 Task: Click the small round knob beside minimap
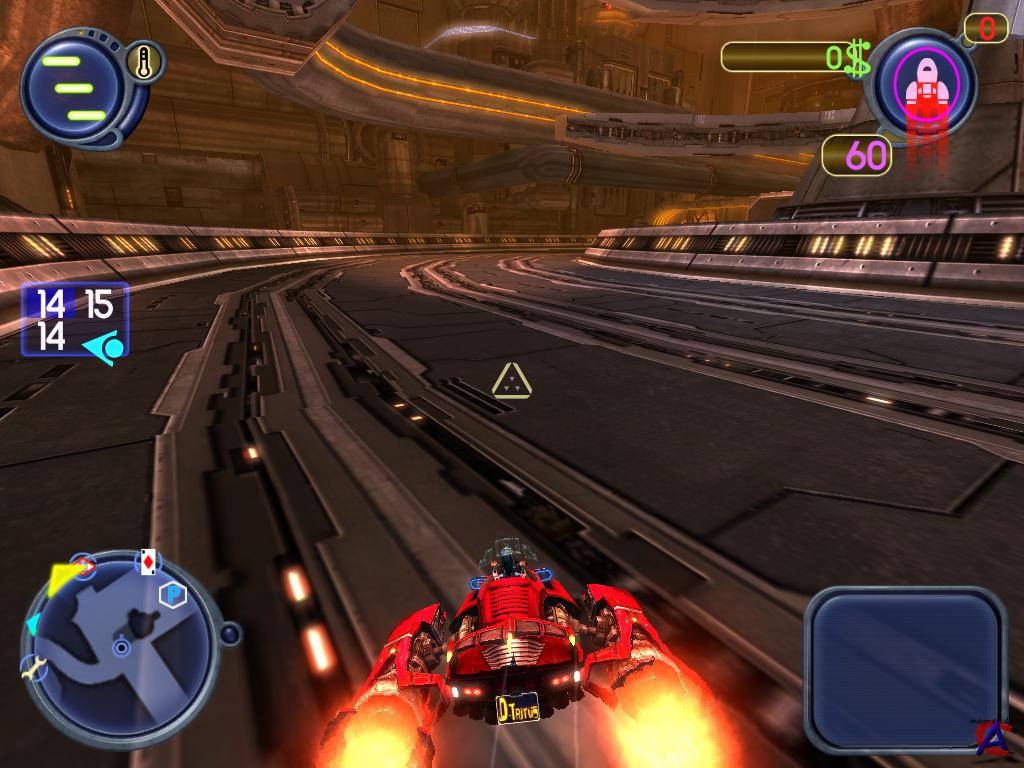point(230,633)
